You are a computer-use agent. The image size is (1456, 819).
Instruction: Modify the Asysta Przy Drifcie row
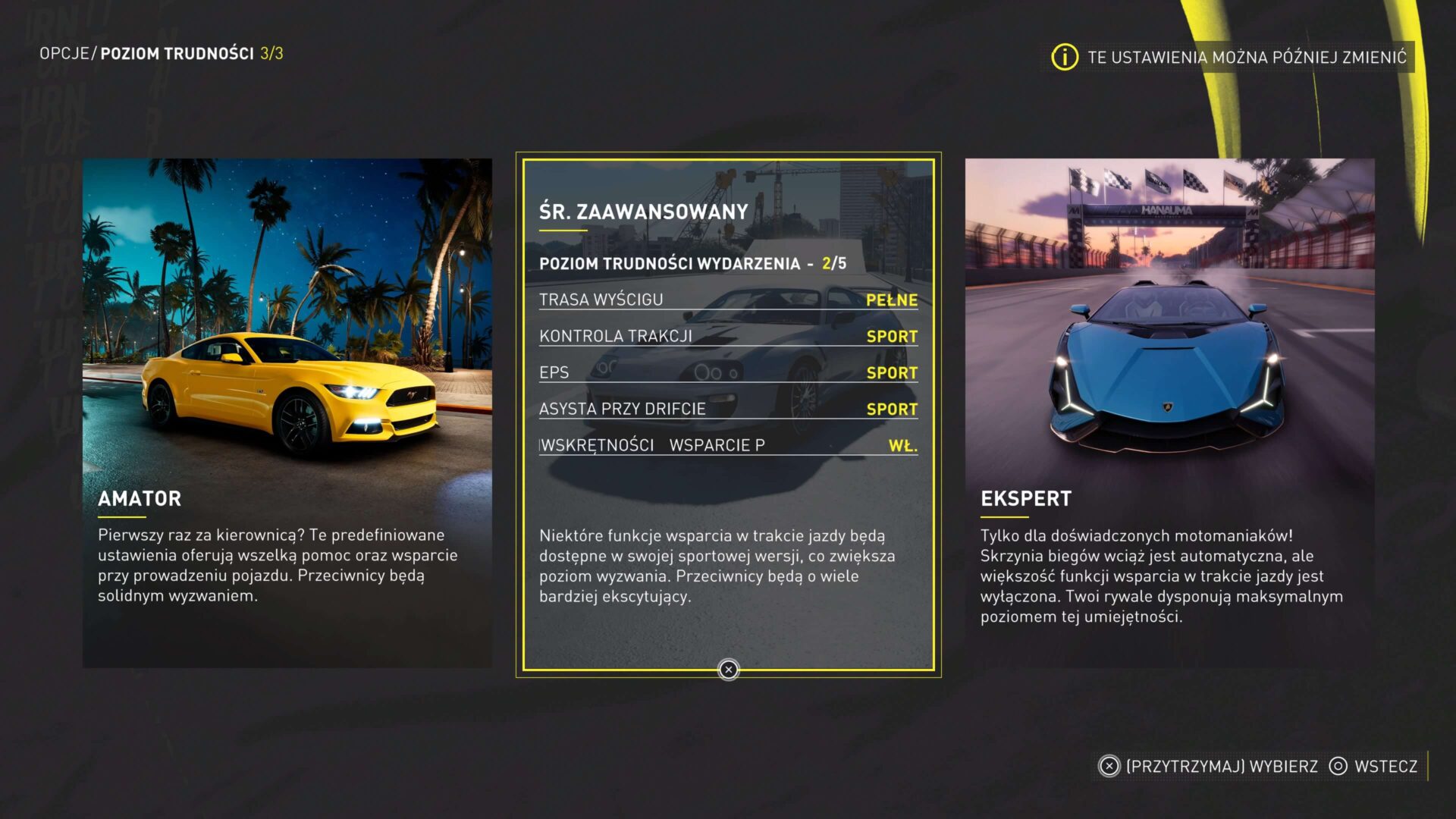click(x=728, y=409)
